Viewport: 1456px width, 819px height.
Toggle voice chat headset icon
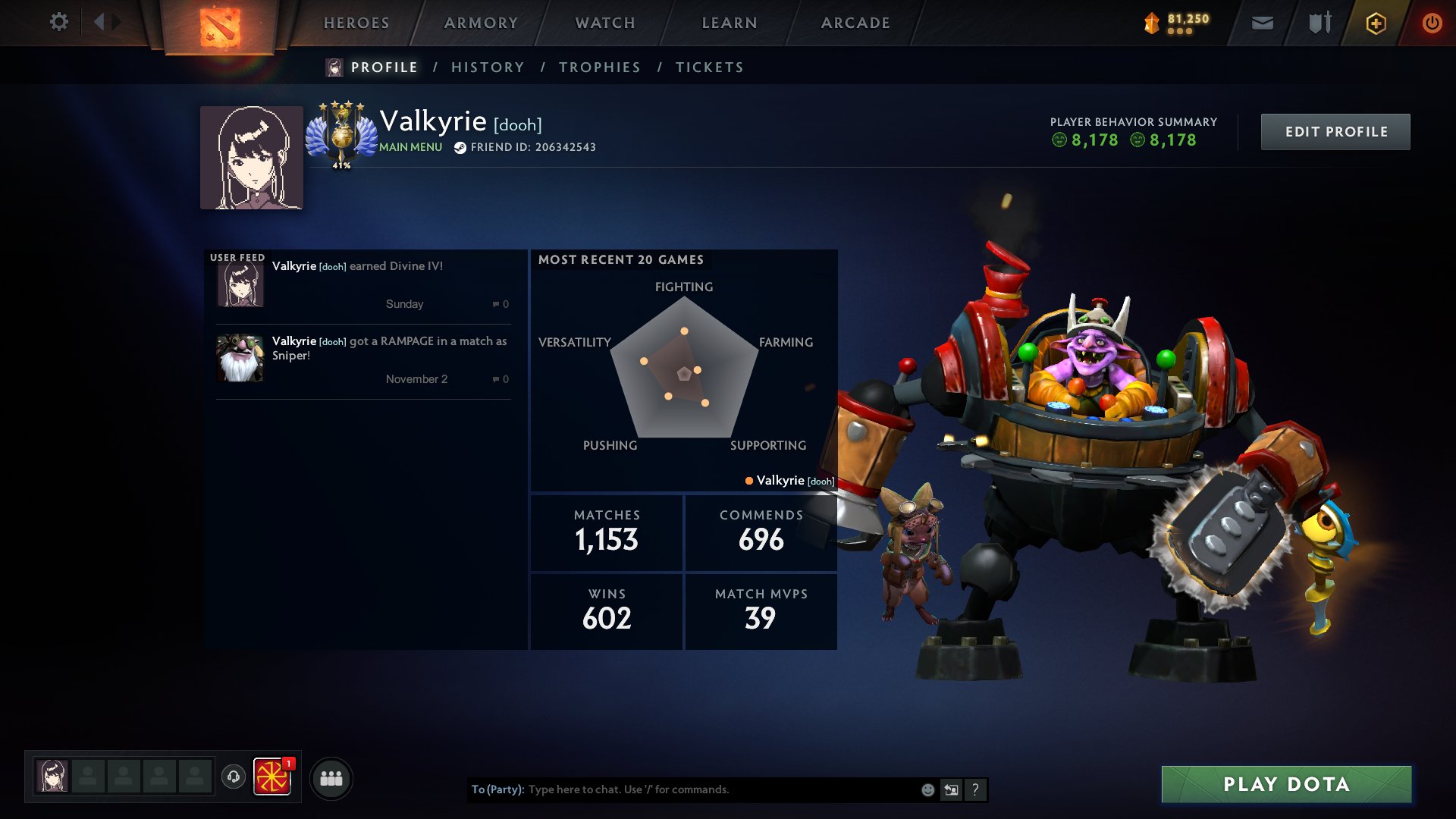[x=233, y=777]
